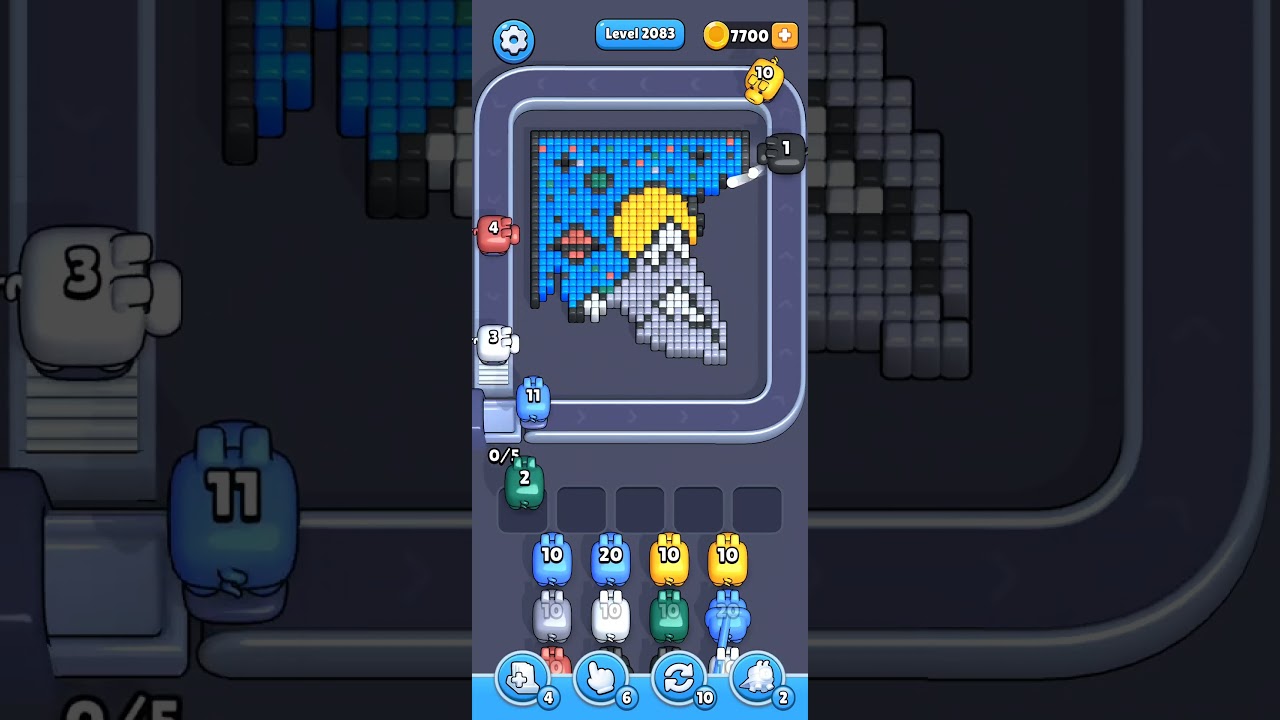Open the settings gear icon
The width and height of the screenshot is (1280, 720).
(514, 40)
